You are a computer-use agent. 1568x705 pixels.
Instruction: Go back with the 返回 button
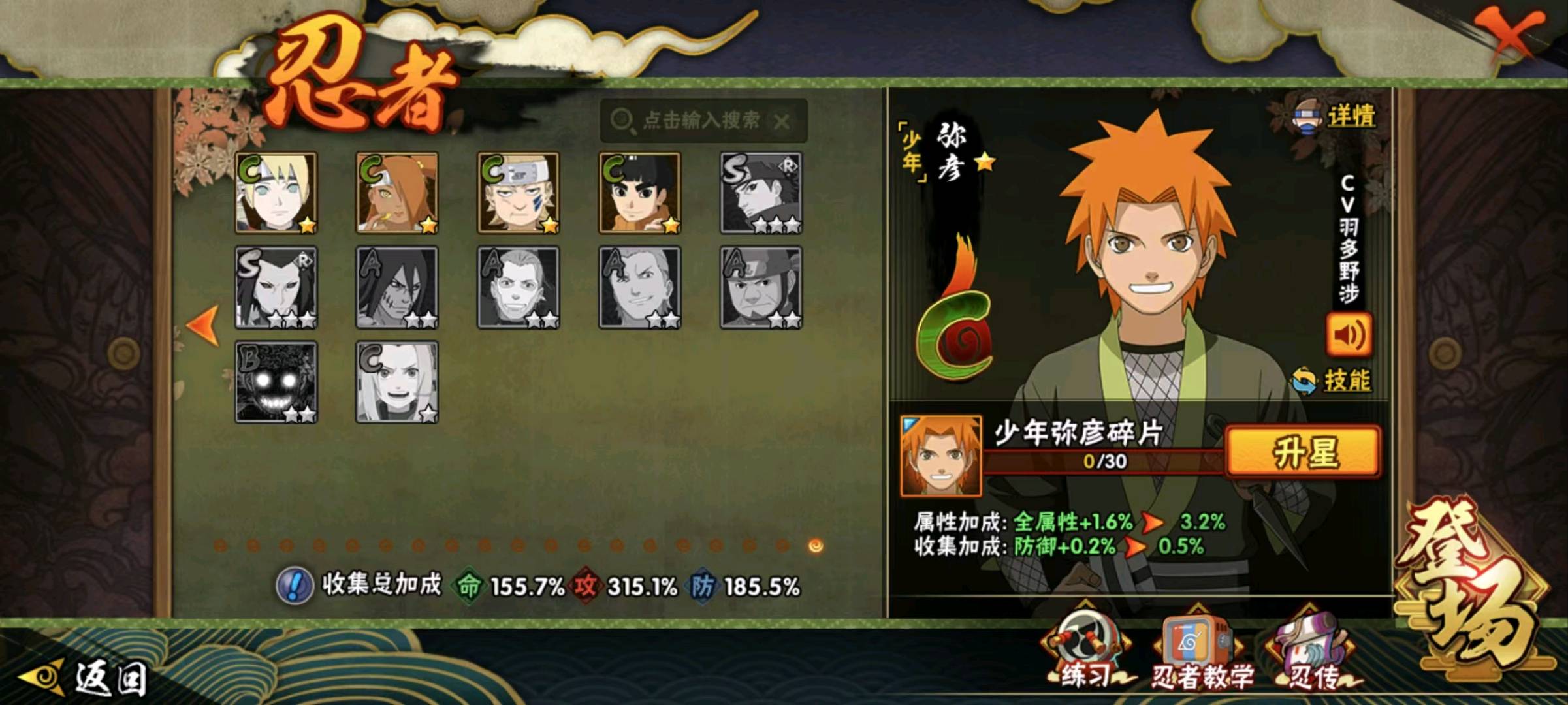pyautogui.click(x=85, y=679)
